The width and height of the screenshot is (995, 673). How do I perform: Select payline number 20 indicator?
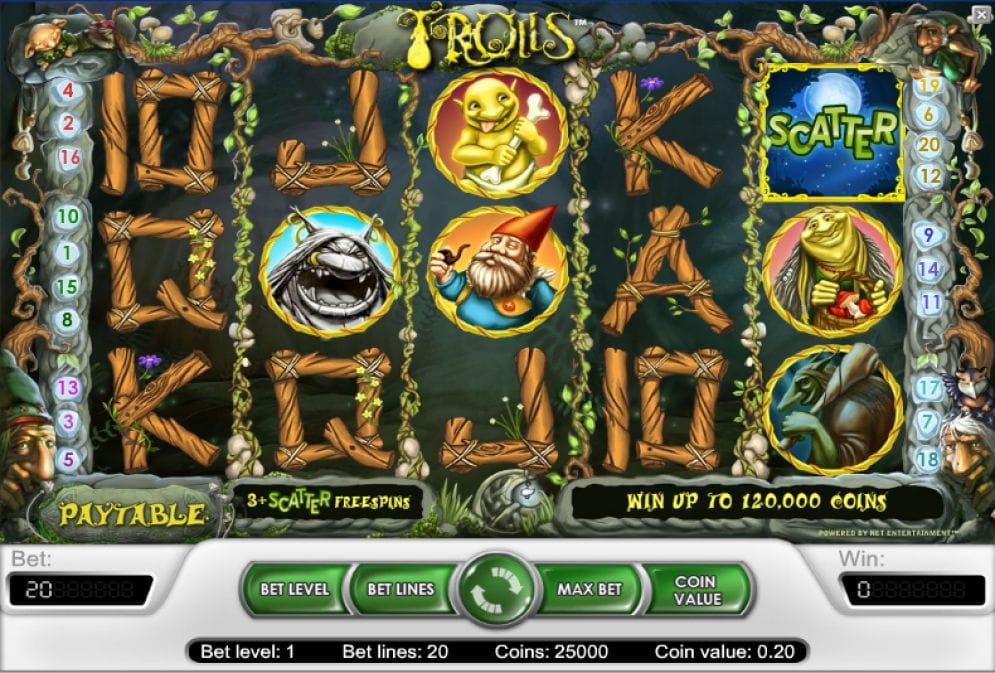(929, 144)
